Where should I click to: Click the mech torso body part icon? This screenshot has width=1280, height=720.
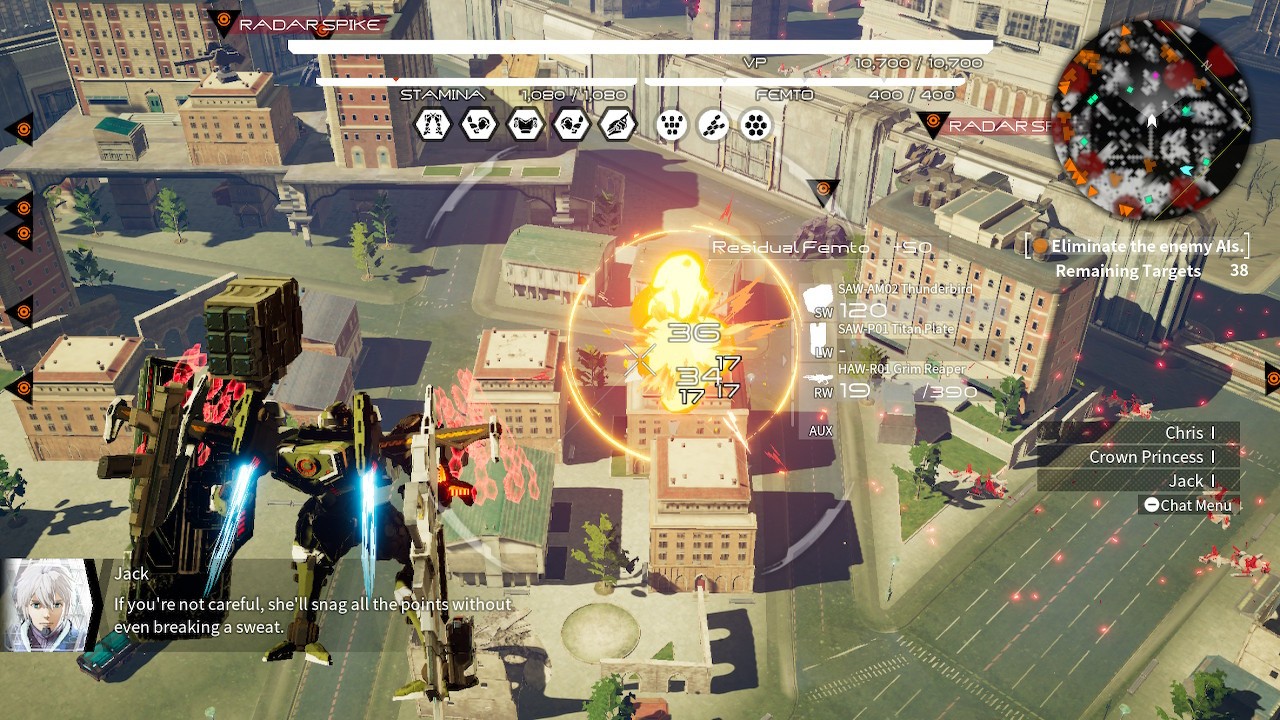[525, 125]
